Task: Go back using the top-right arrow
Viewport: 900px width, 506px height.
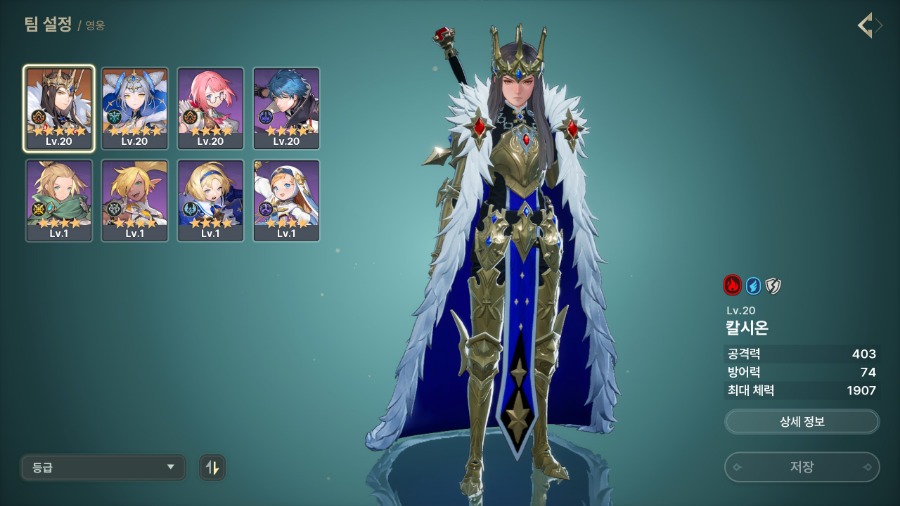Action: click(x=869, y=25)
